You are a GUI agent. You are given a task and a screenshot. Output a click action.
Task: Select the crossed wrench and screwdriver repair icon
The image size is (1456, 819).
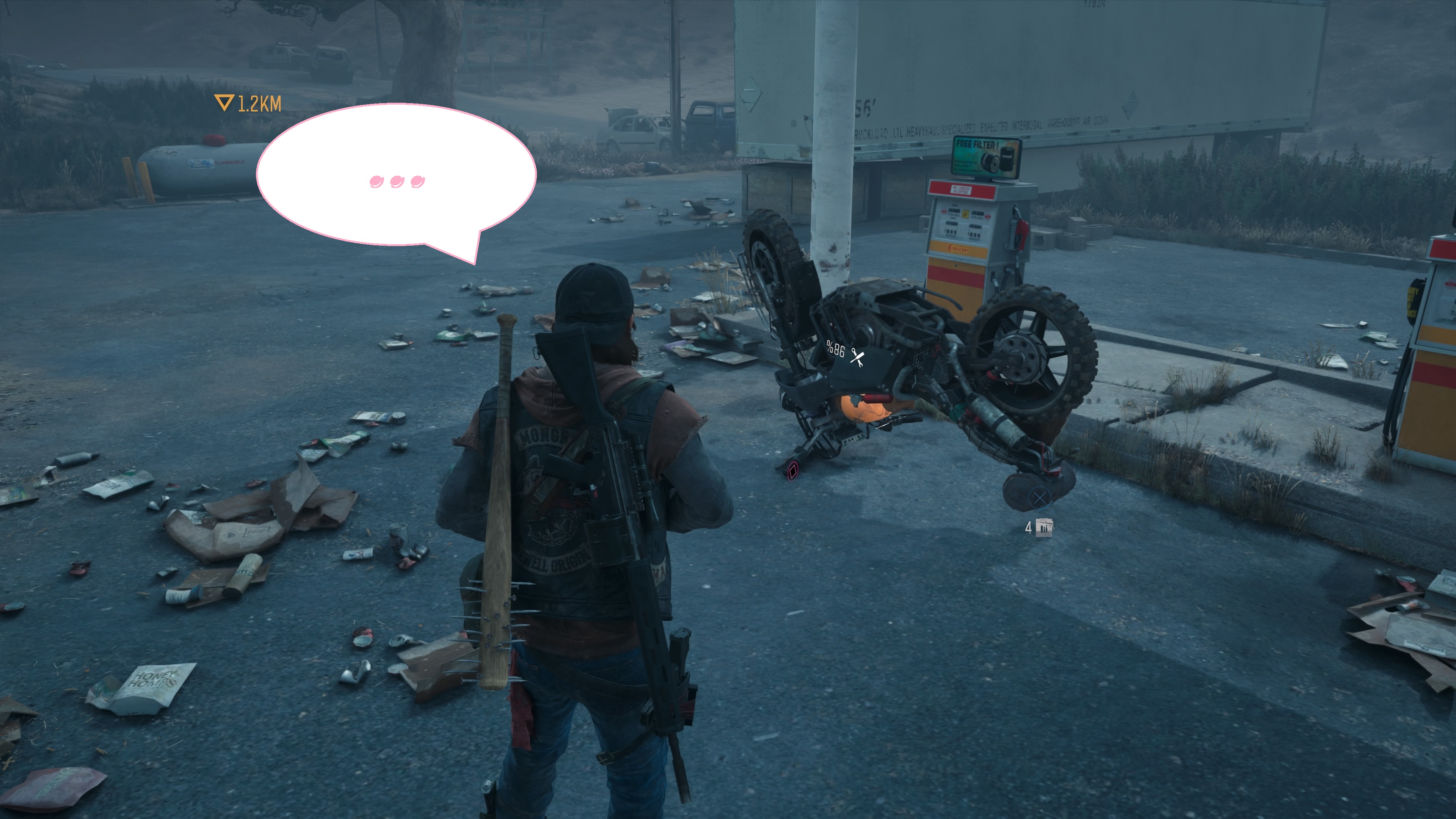pyautogui.click(x=857, y=358)
